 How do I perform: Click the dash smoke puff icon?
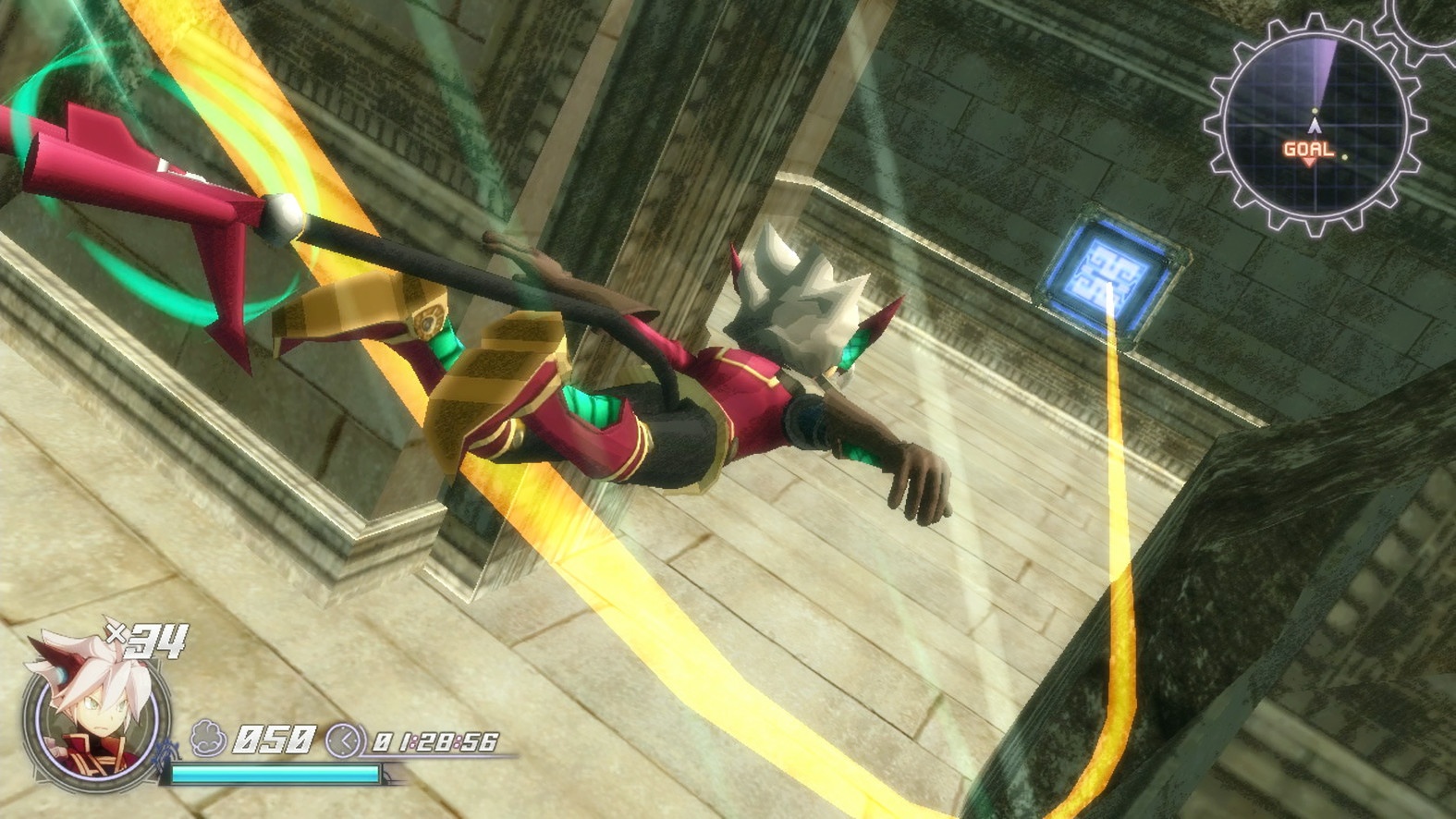[208, 737]
